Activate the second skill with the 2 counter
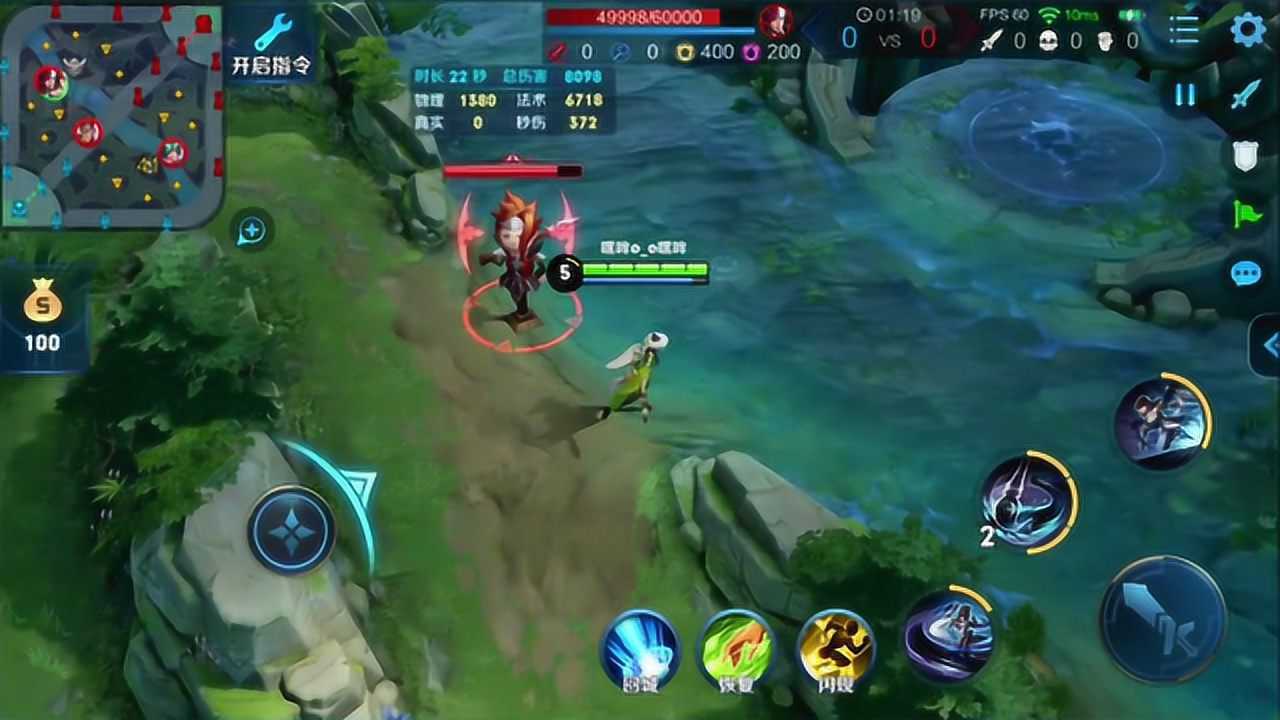The height and width of the screenshot is (720, 1280). click(x=1027, y=501)
